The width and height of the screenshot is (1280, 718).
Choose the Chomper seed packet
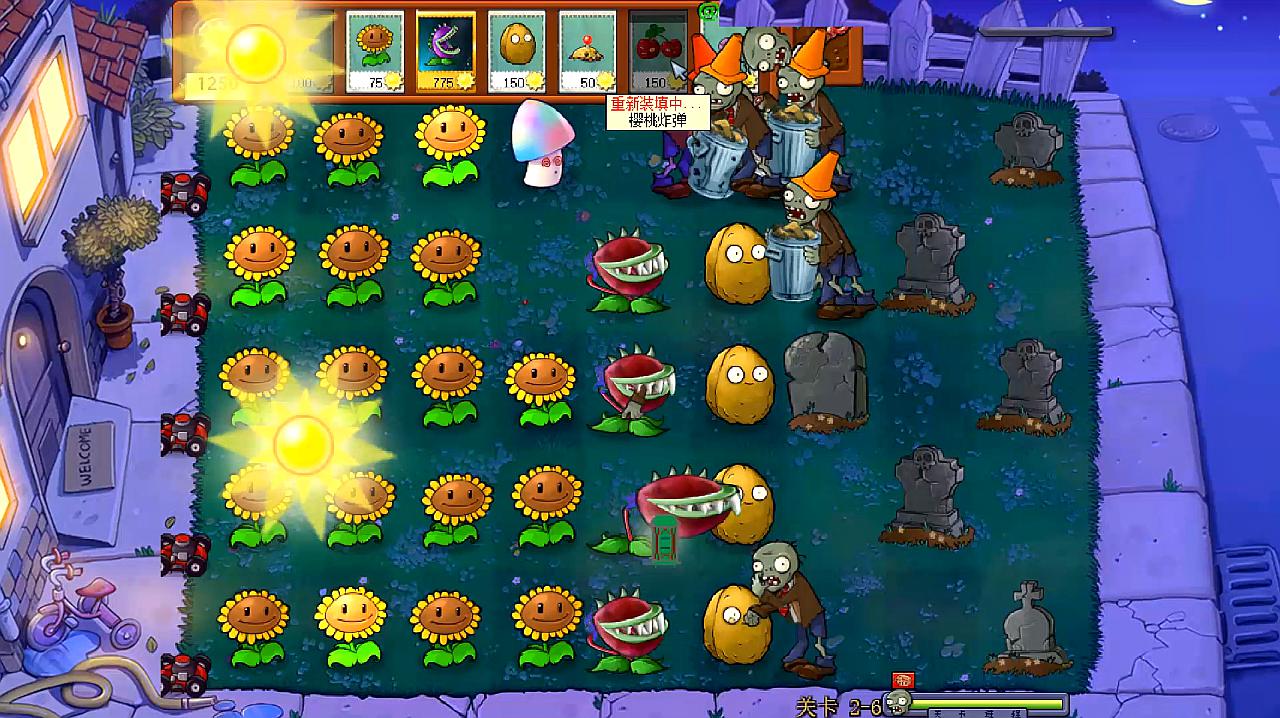coord(445,52)
